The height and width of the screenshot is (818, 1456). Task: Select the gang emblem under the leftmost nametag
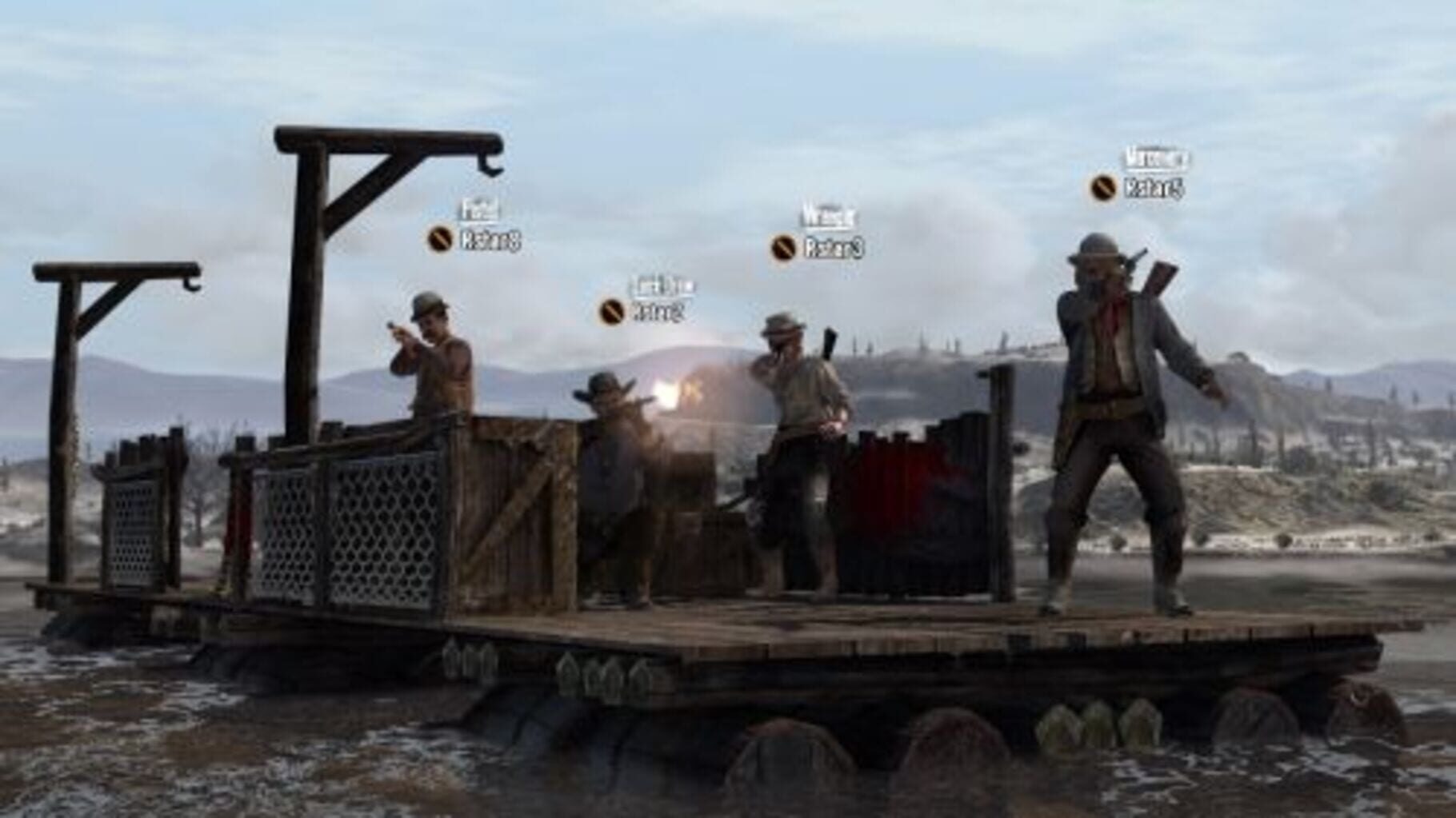[441, 237]
